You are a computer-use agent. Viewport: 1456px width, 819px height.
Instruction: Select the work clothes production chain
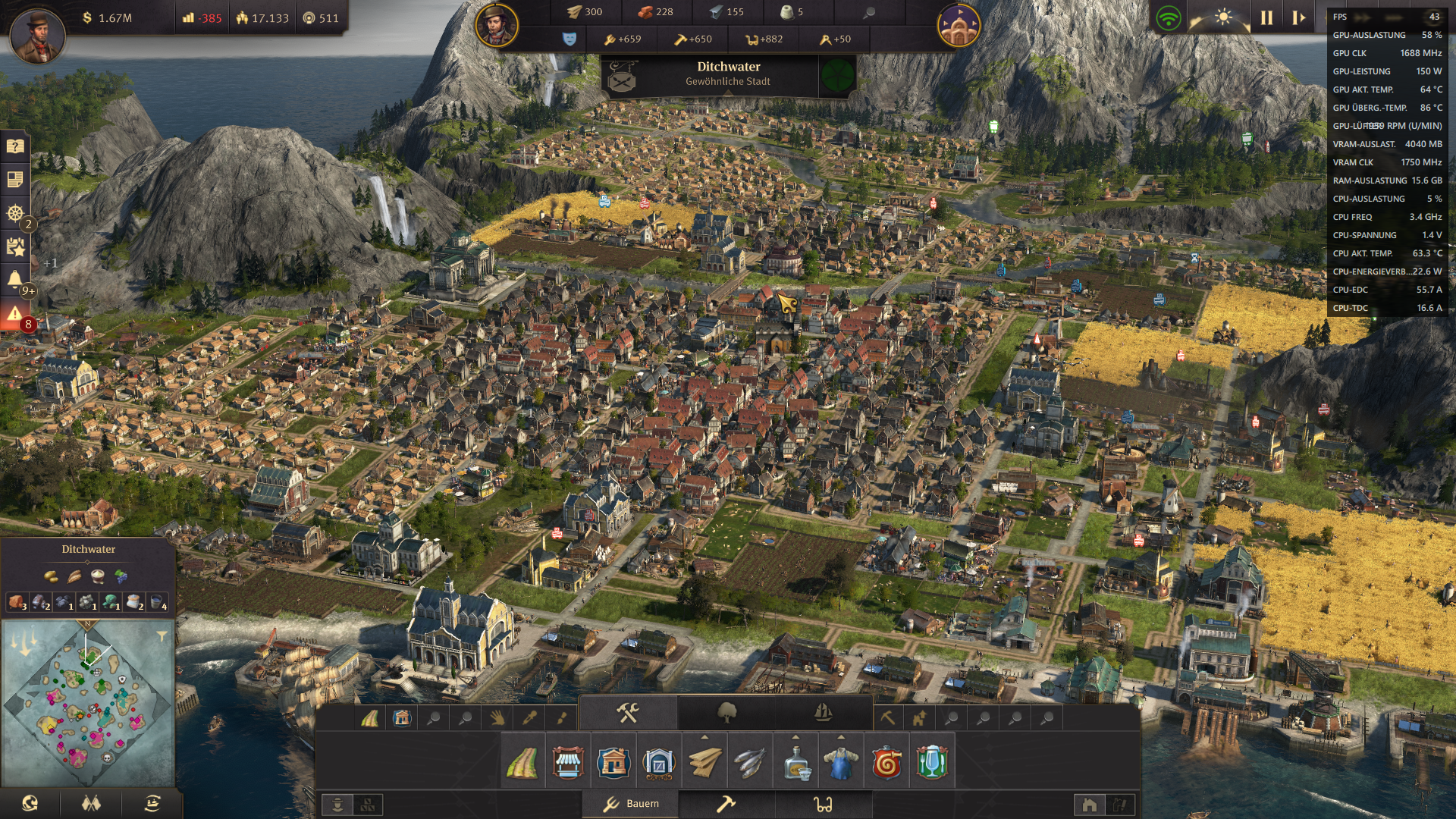(x=841, y=762)
